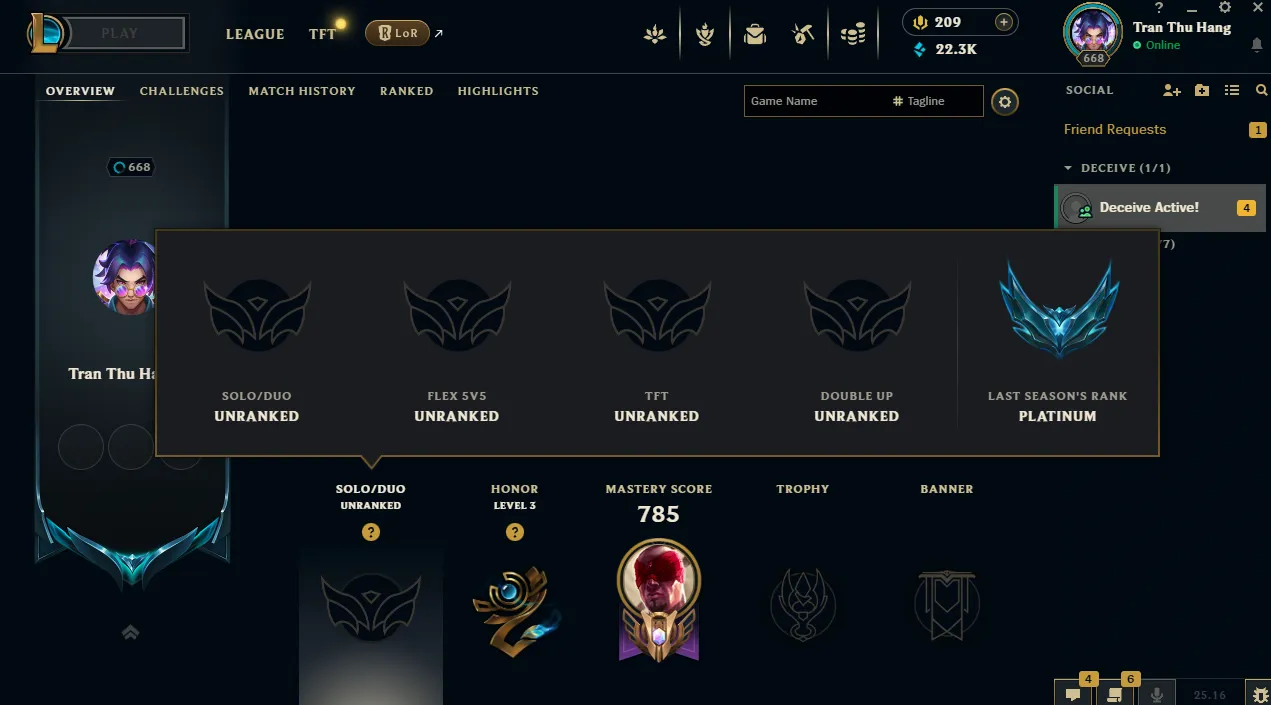Open the Loot hammer icon
This screenshot has width=1271, height=705.
[803, 35]
